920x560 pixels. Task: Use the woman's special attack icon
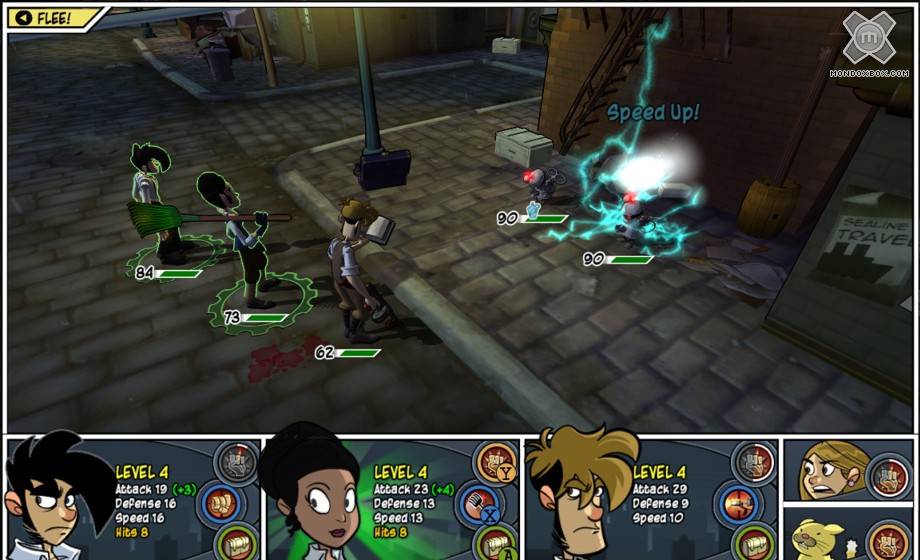(x=496, y=461)
